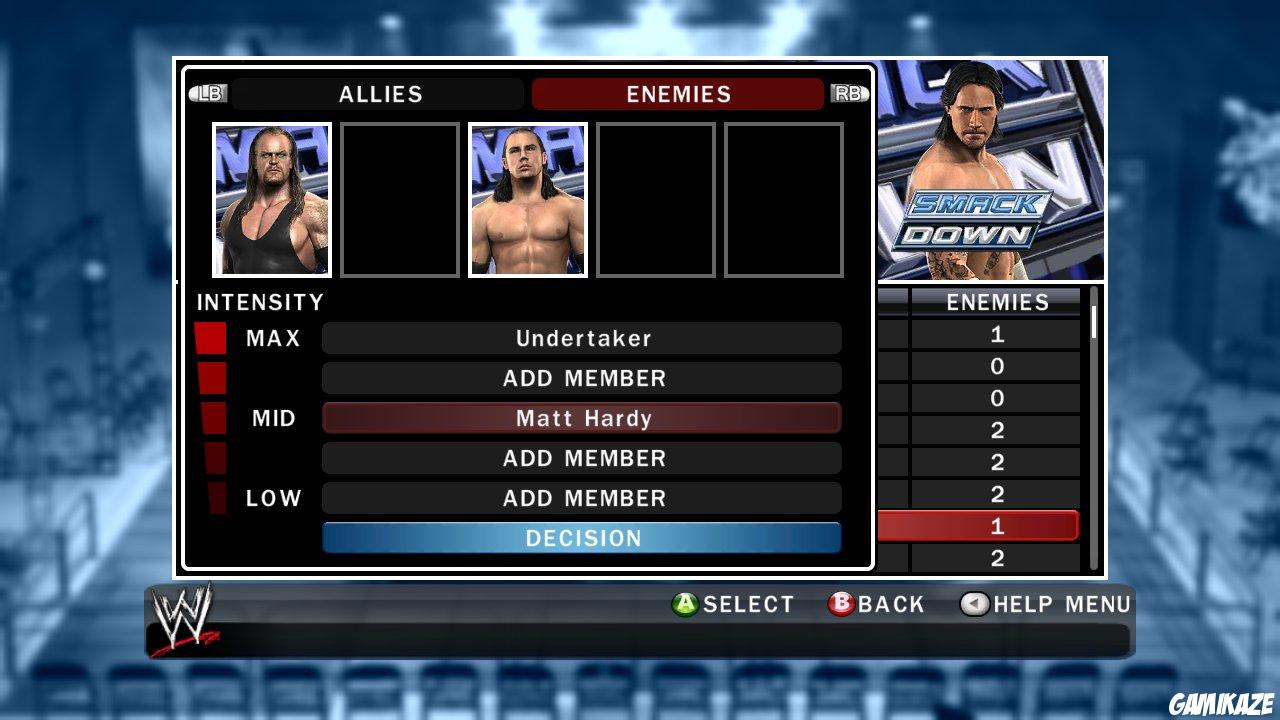This screenshot has width=1280, height=720.
Task: Switch to the ENEMIES tab
Action: [x=677, y=94]
